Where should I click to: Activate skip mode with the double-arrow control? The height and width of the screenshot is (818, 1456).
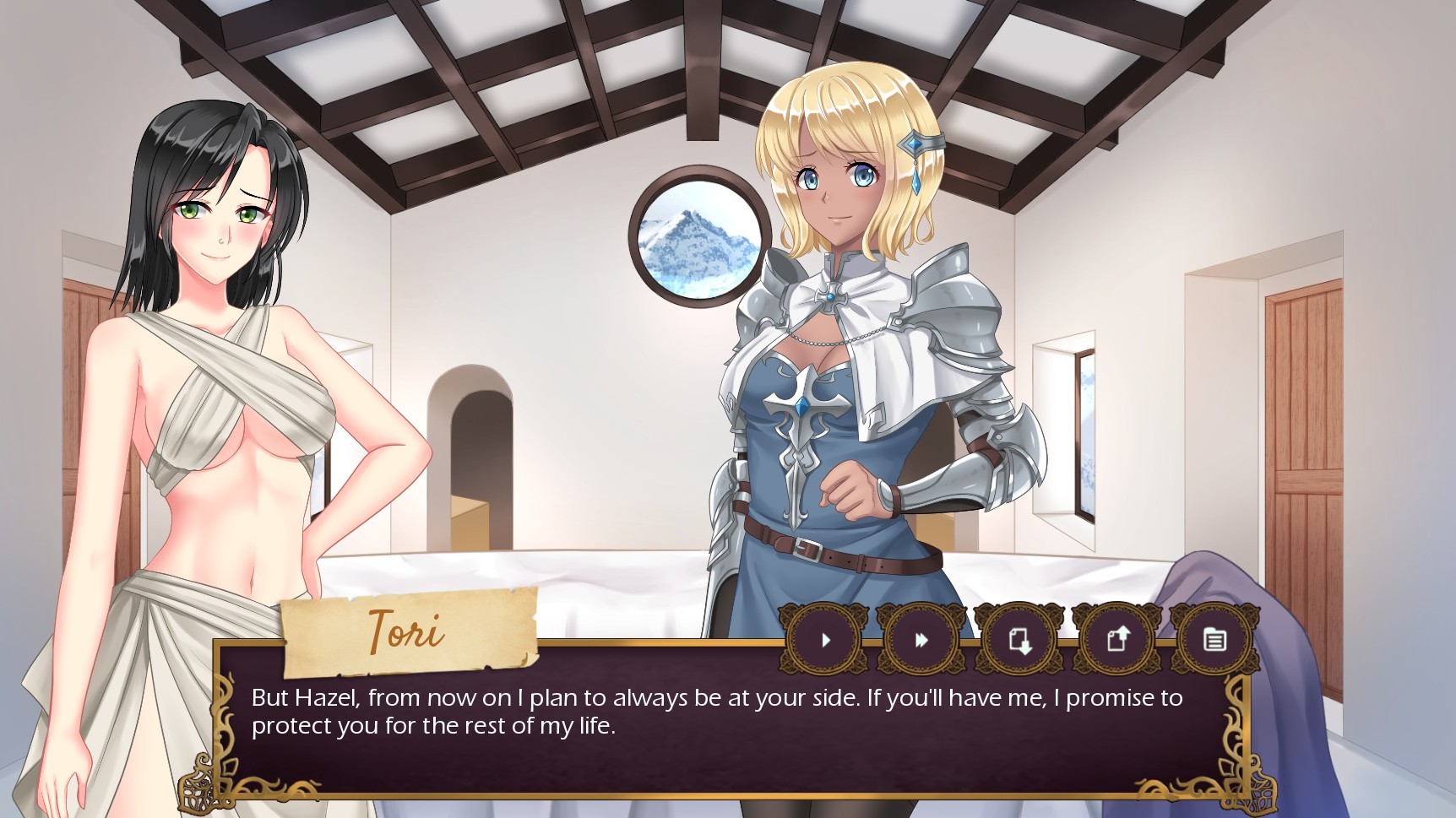click(x=921, y=639)
